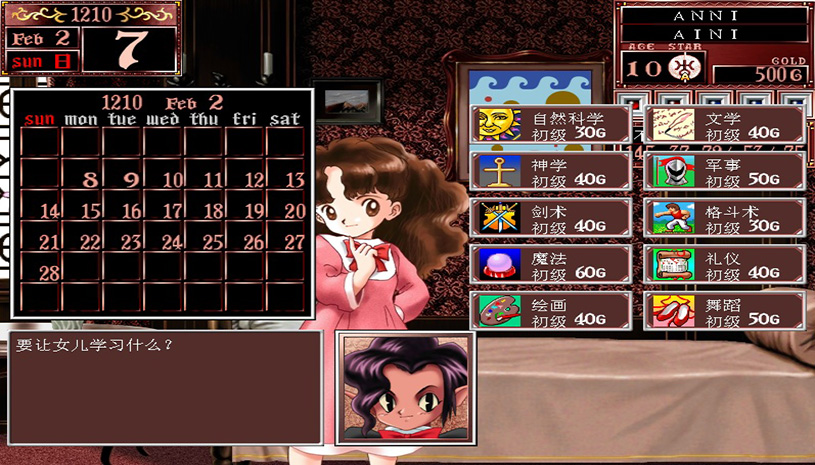Pick the 神学 theology class
Image resolution: width=815 pixels, height=465 pixels.
pyautogui.click(x=551, y=171)
